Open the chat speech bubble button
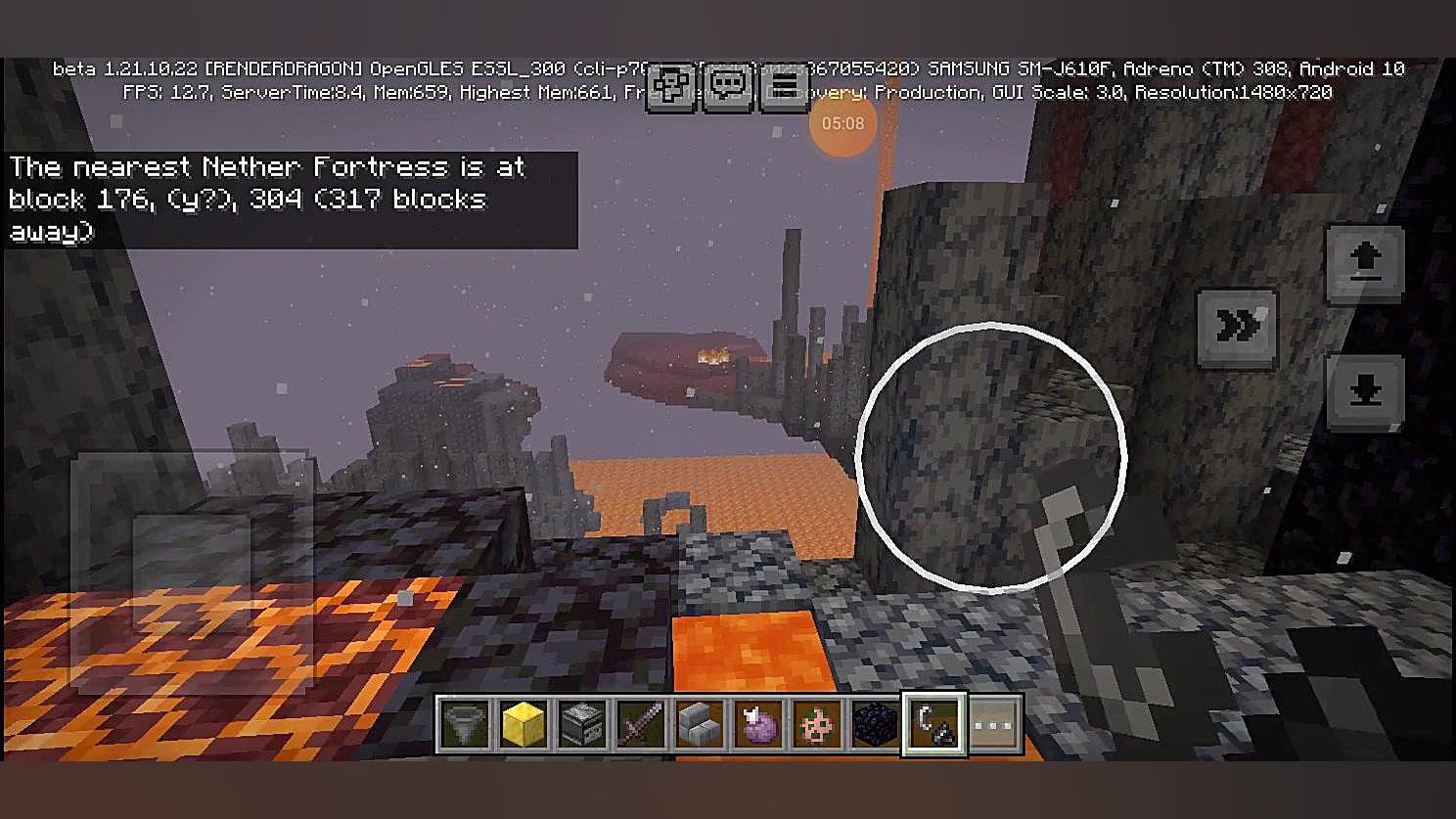The image size is (1456, 819). 728,87
